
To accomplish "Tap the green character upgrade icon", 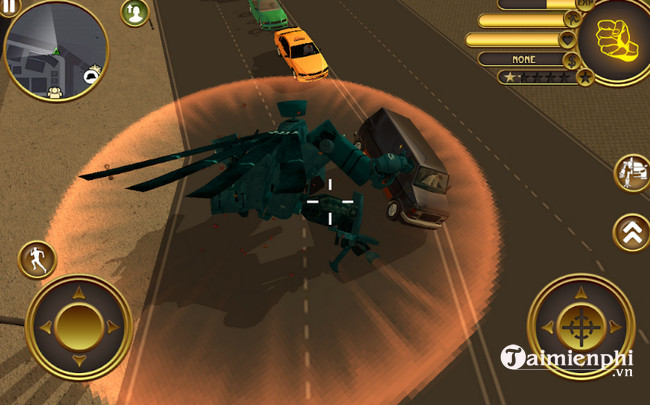I will point(133,13).
